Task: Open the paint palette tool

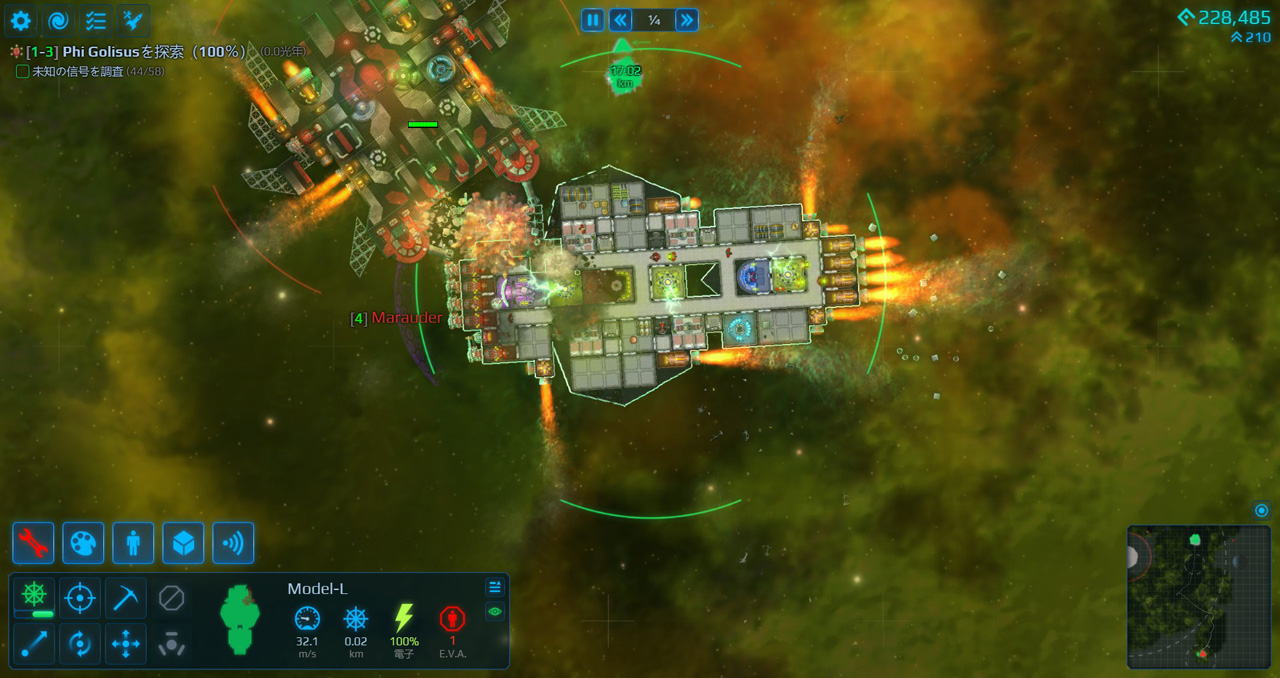Action: tap(83, 543)
